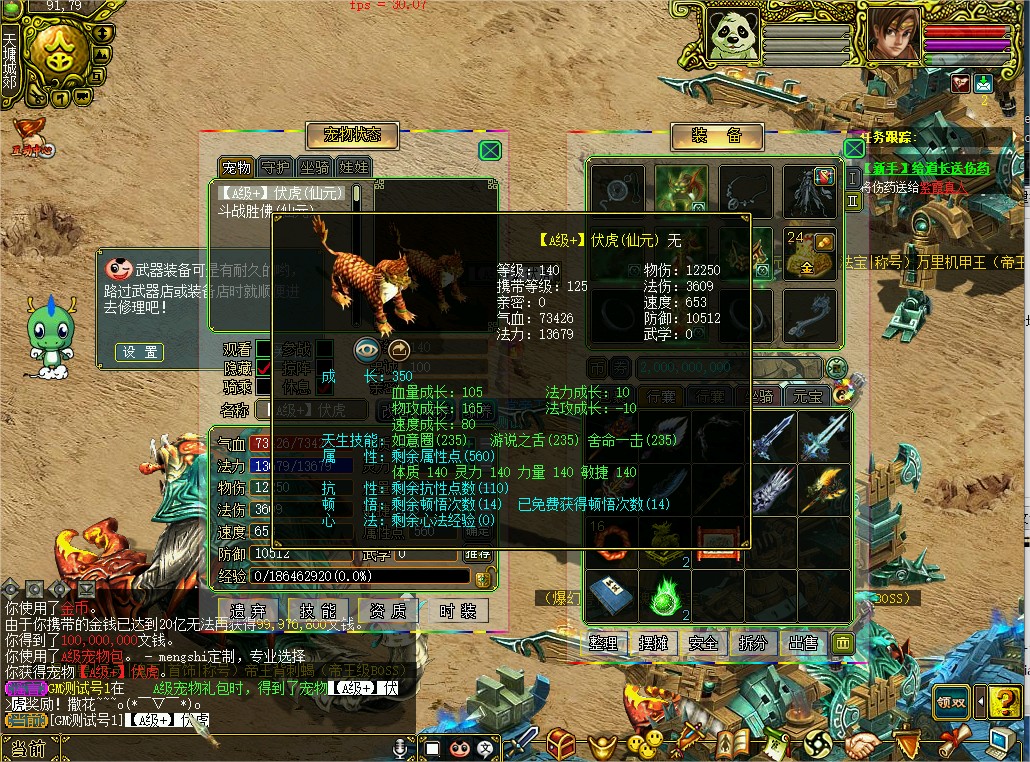Click the 设置 button in the tip popup
1030x762 pixels.
pos(140,352)
